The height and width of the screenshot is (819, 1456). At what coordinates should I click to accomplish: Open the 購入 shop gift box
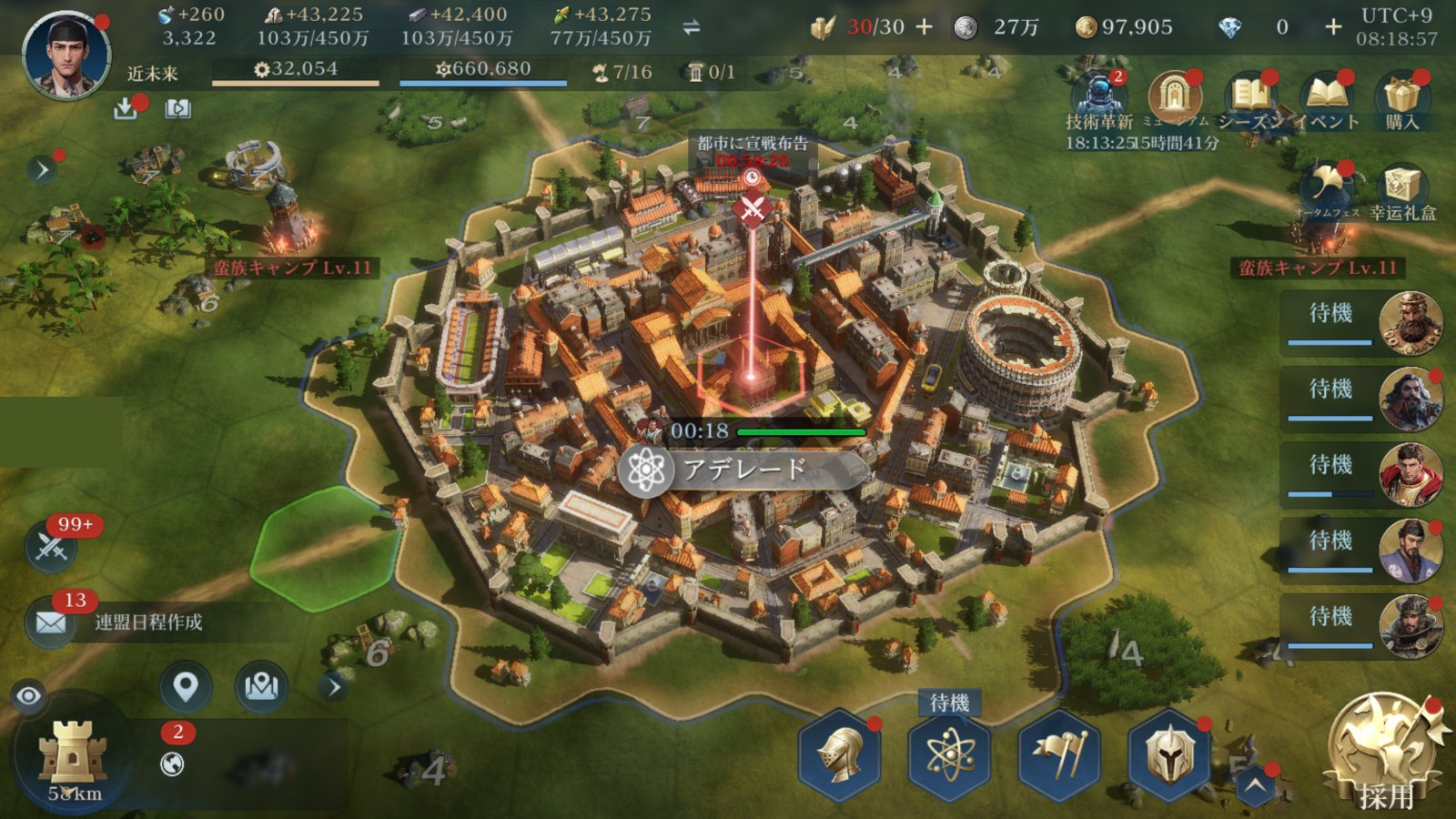(x=1402, y=96)
